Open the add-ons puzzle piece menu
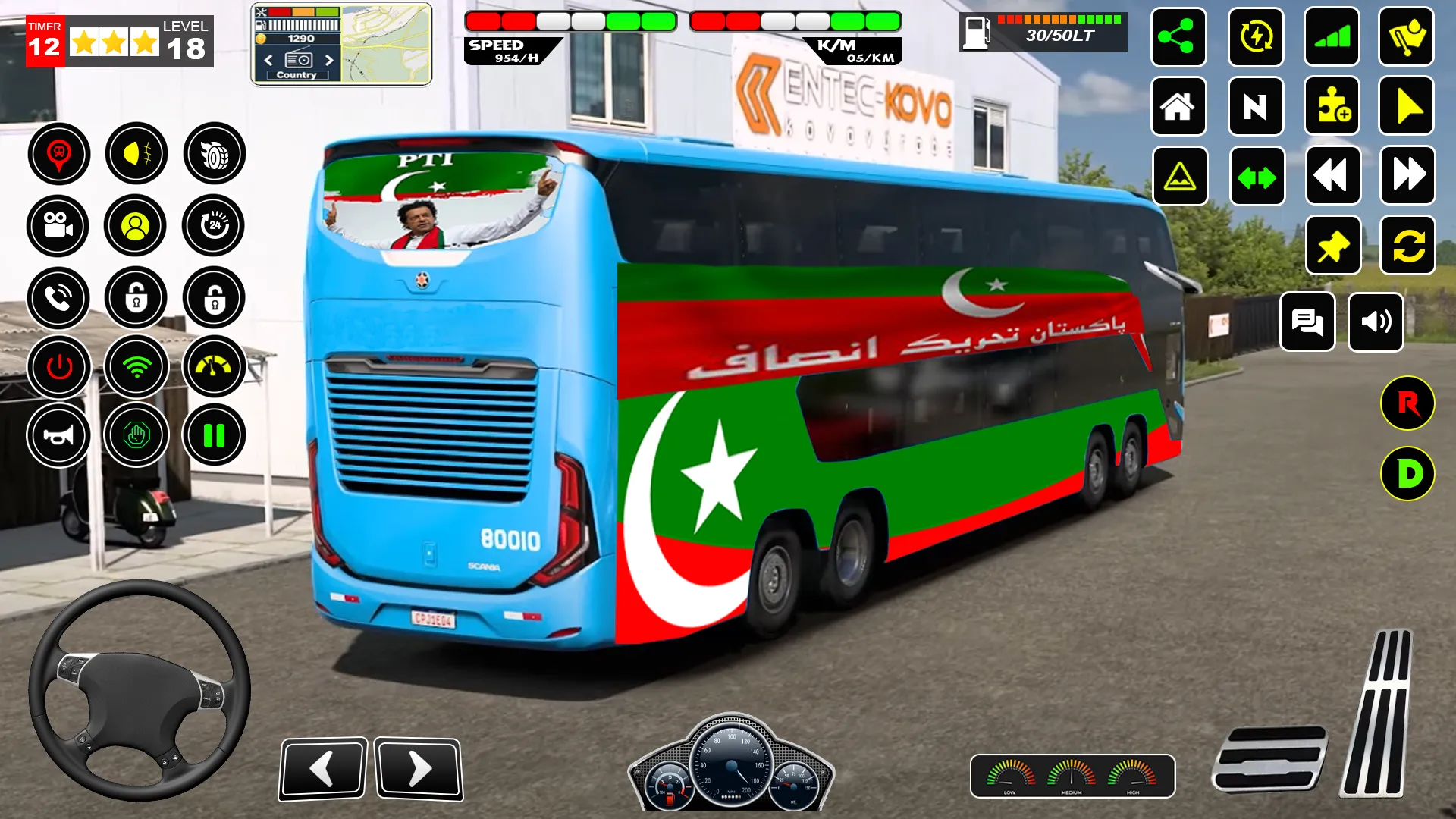Screen dimensions: 1456x819 coord(1332,107)
